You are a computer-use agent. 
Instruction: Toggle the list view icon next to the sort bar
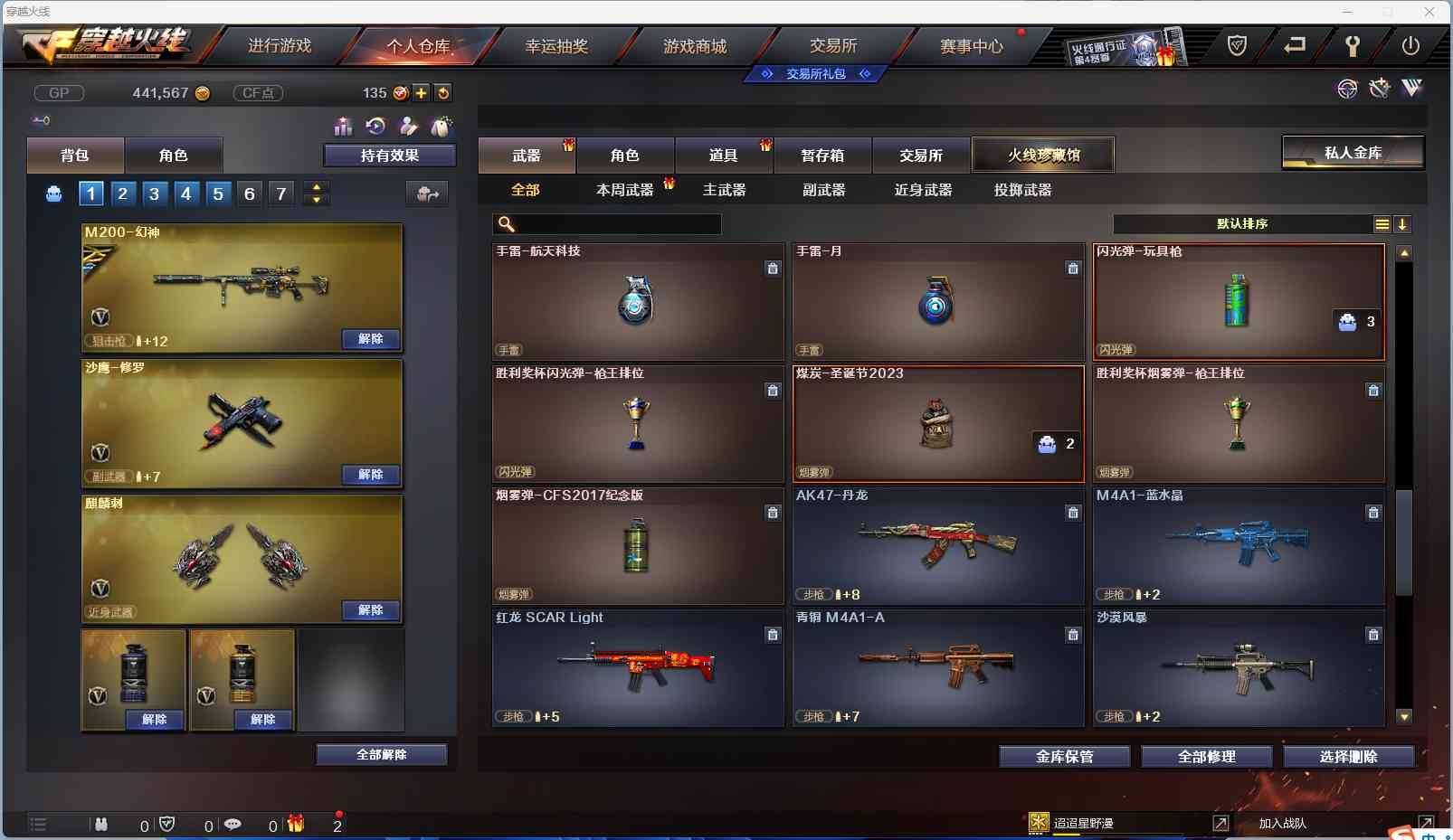[x=1383, y=223]
